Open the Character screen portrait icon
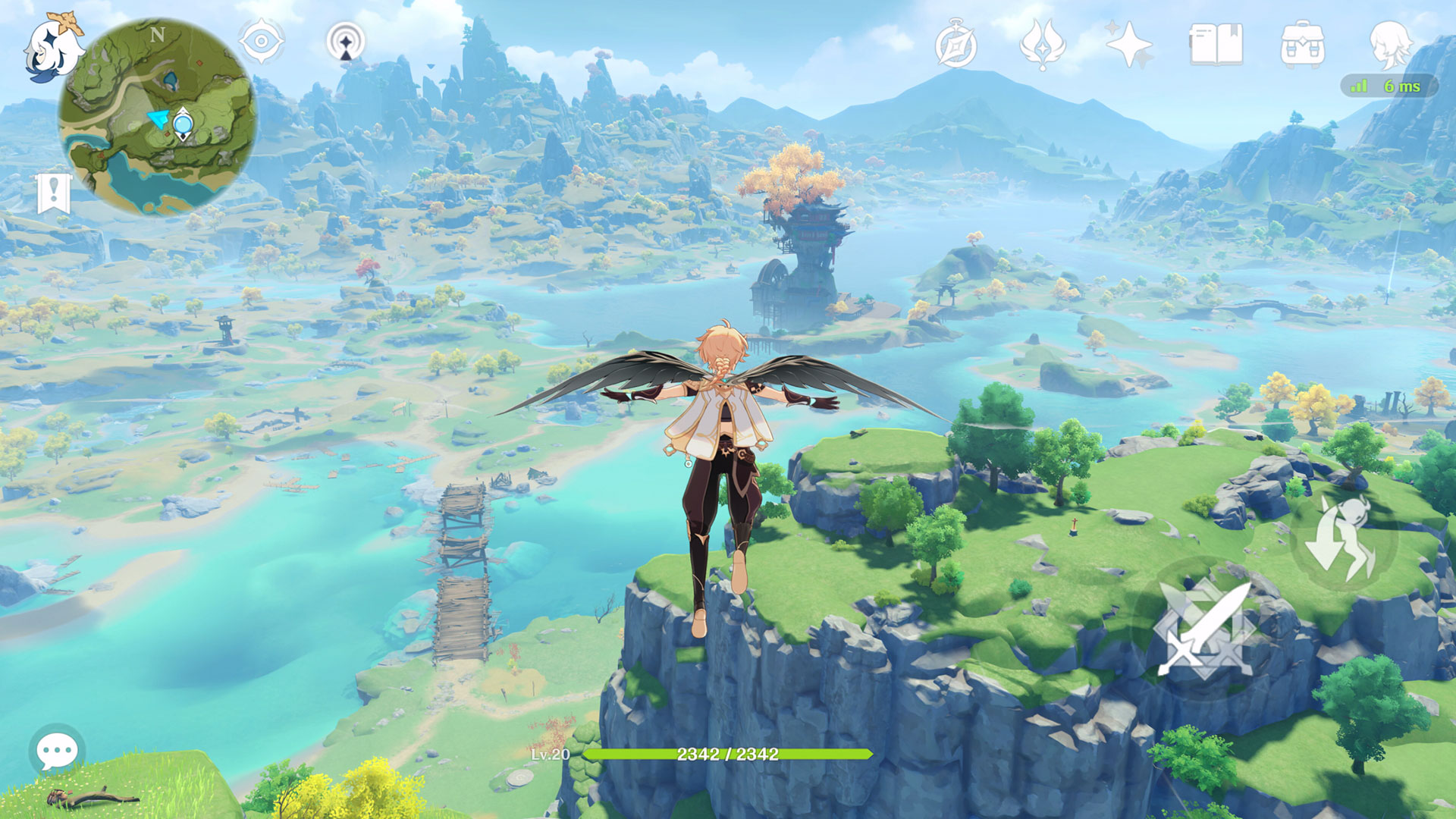This screenshot has width=1456, height=819. tap(1394, 45)
